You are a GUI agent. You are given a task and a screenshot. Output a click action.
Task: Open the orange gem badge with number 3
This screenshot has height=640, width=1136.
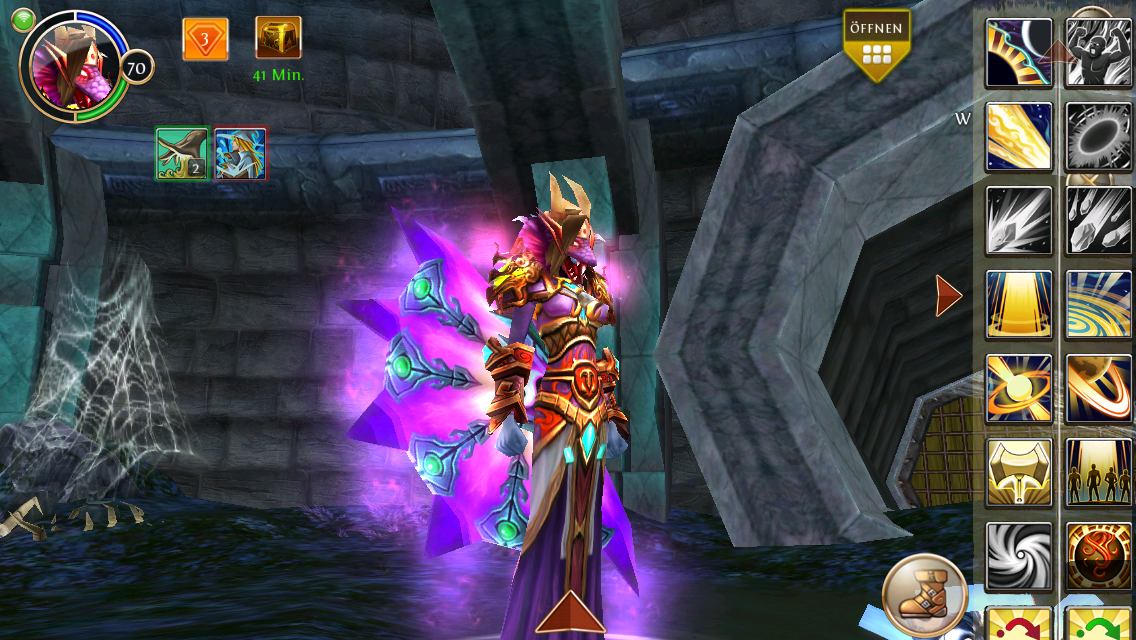point(206,39)
